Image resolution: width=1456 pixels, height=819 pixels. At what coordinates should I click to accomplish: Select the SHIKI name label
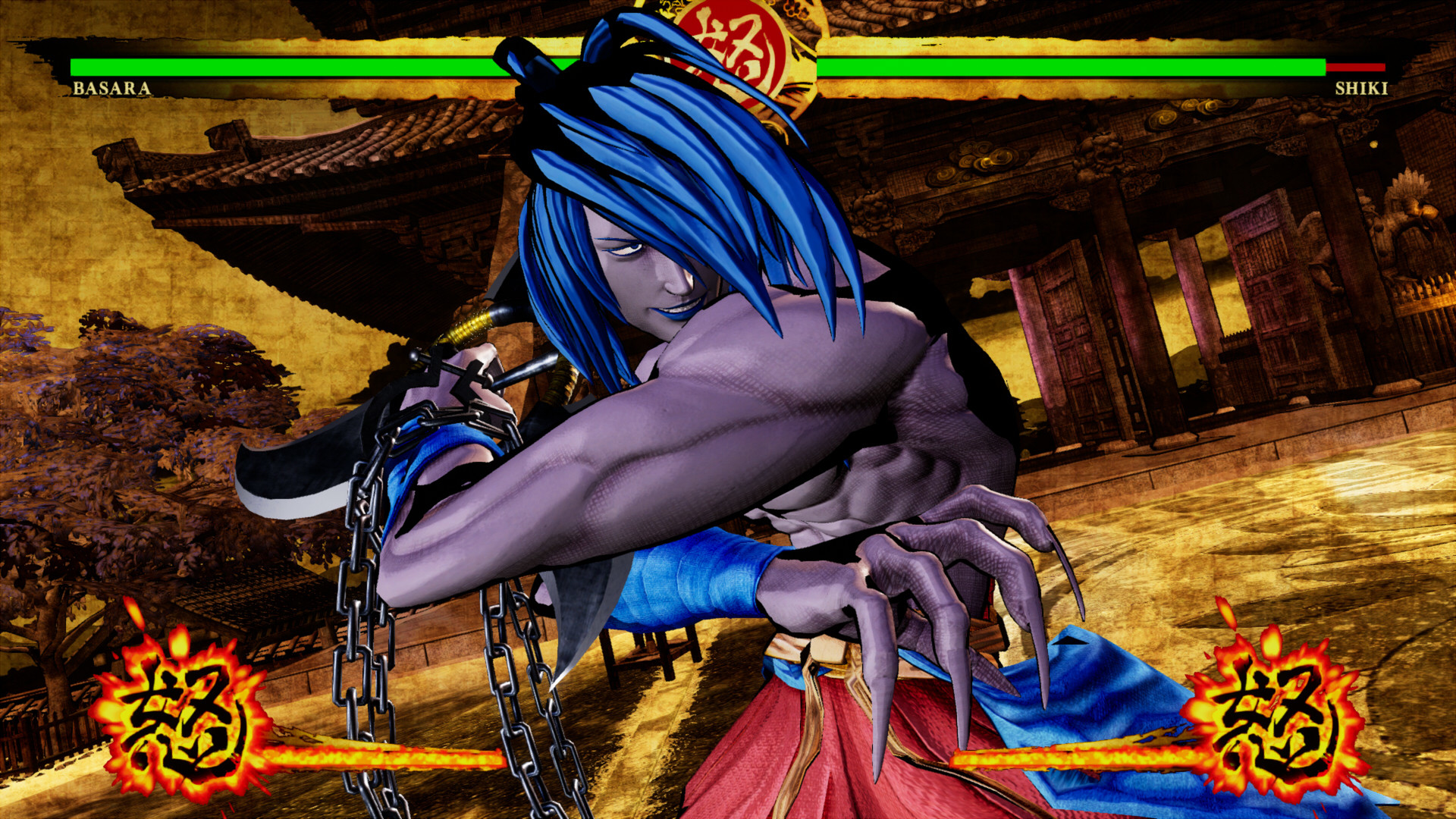click(x=1361, y=89)
